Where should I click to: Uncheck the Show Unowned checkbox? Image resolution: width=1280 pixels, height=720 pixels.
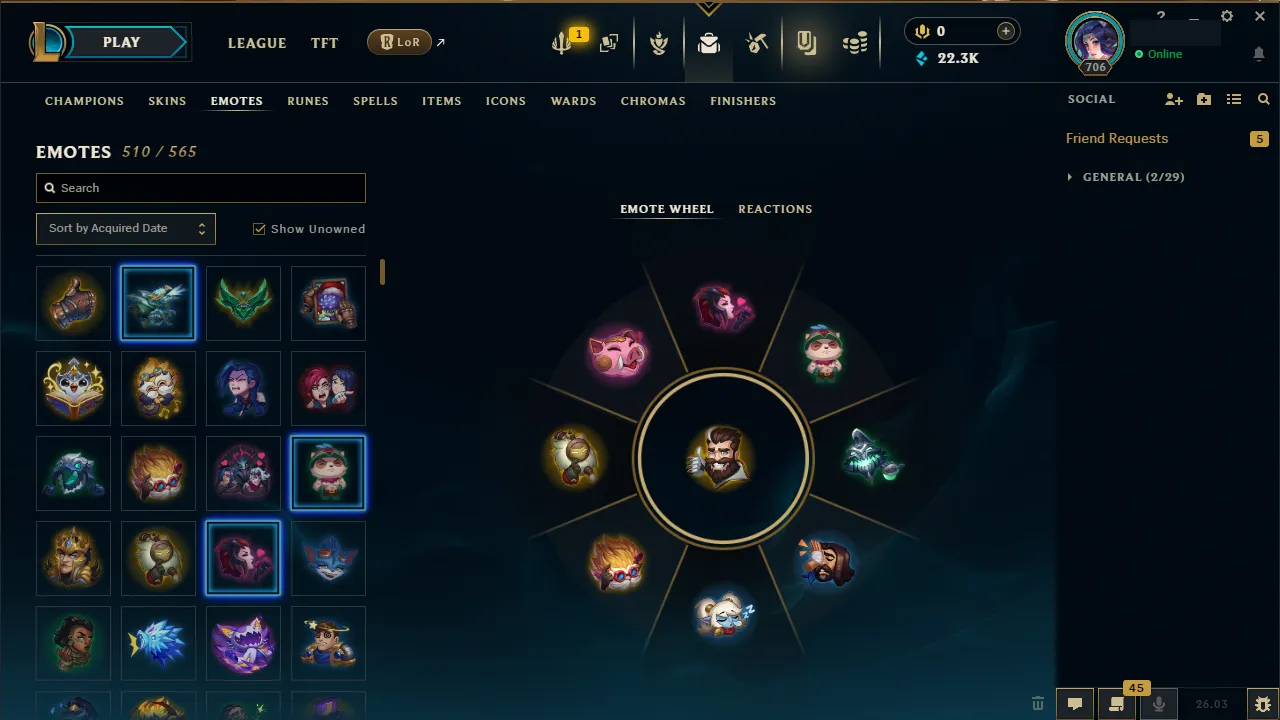(x=259, y=228)
